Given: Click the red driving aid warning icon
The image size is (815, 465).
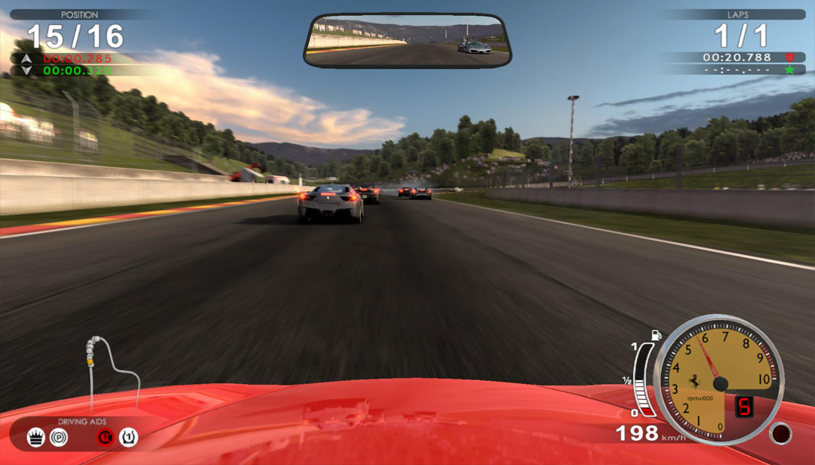Looking at the screenshot, I should pos(103,437).
